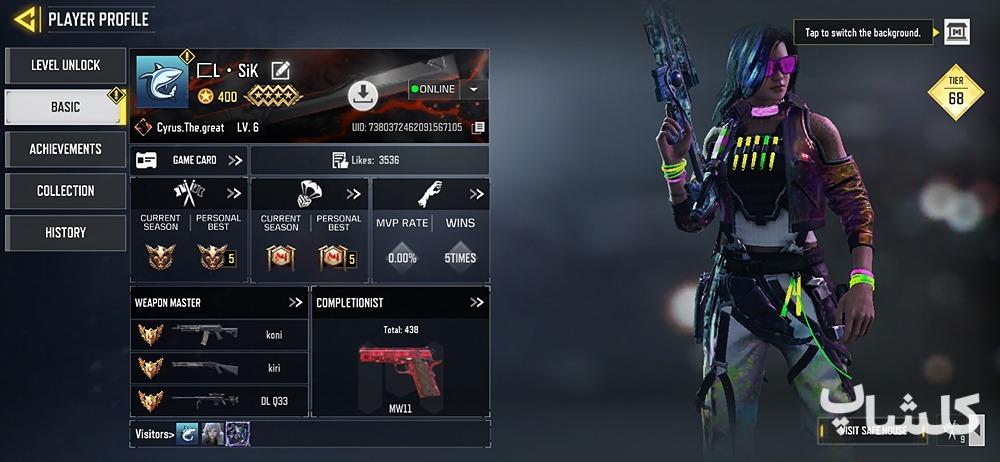Go back using the yellow arrow
Viewport: 1000px width, 462px height.
point(26,18)
